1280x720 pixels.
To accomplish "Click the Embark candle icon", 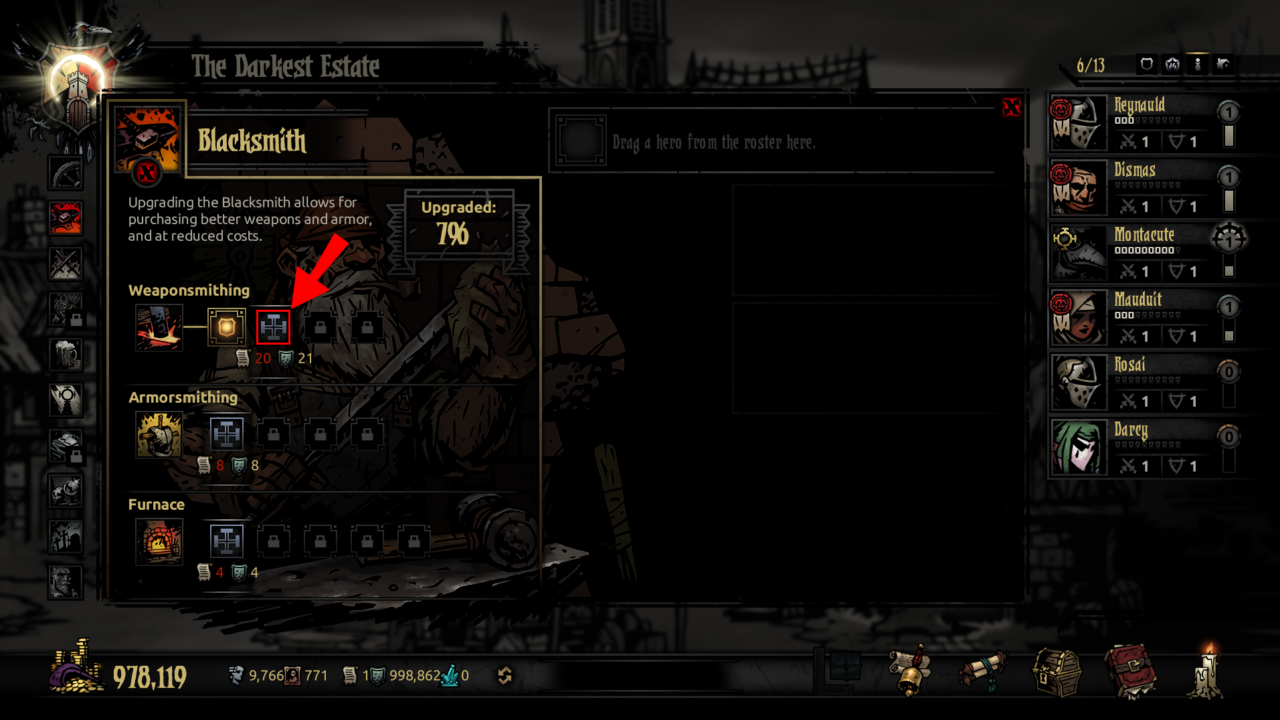I will tap(1206, 675).
